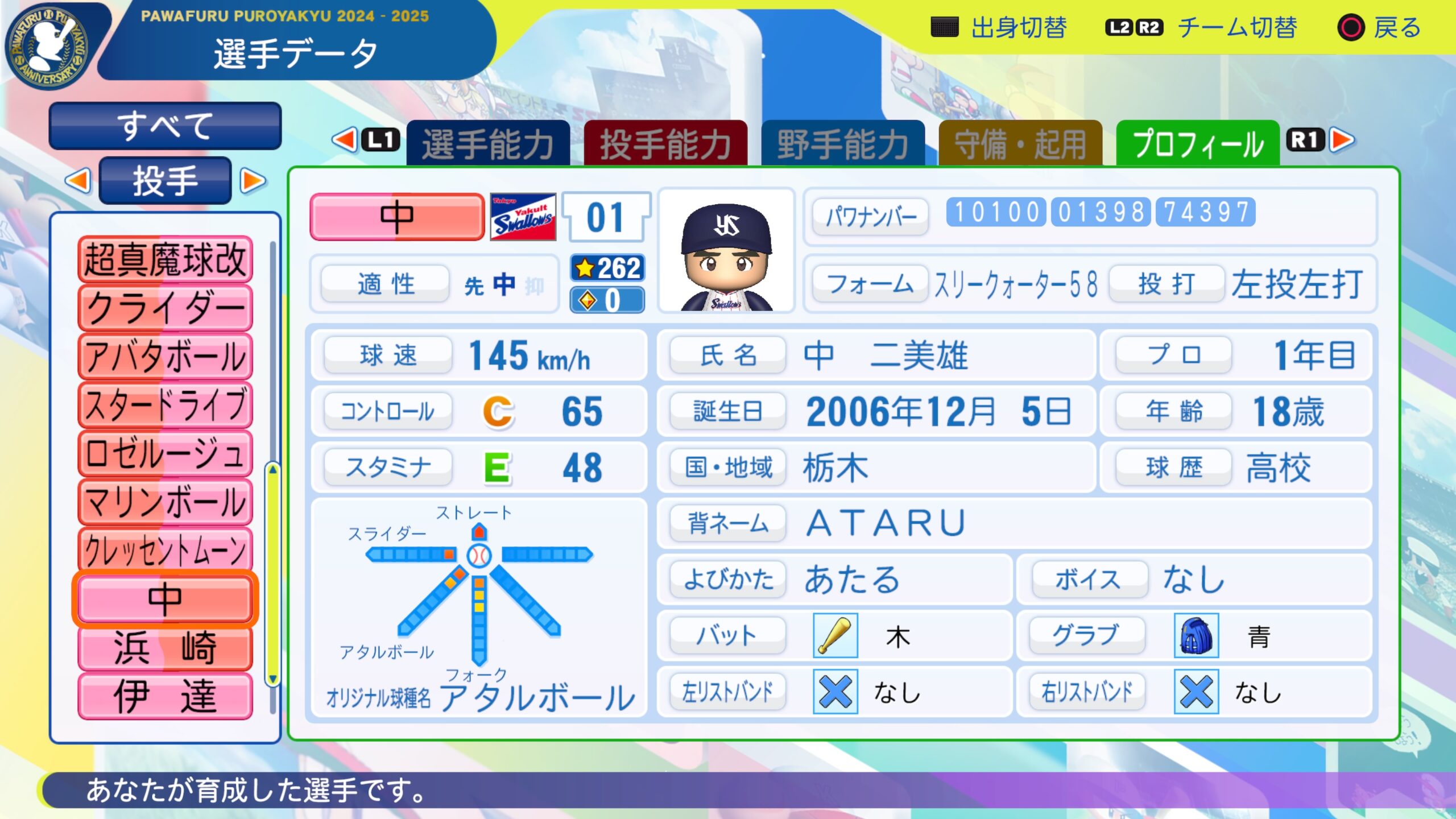Pick スタードライブ in the list
This screenshot has height=819, width=1456.
click(165, 405)
